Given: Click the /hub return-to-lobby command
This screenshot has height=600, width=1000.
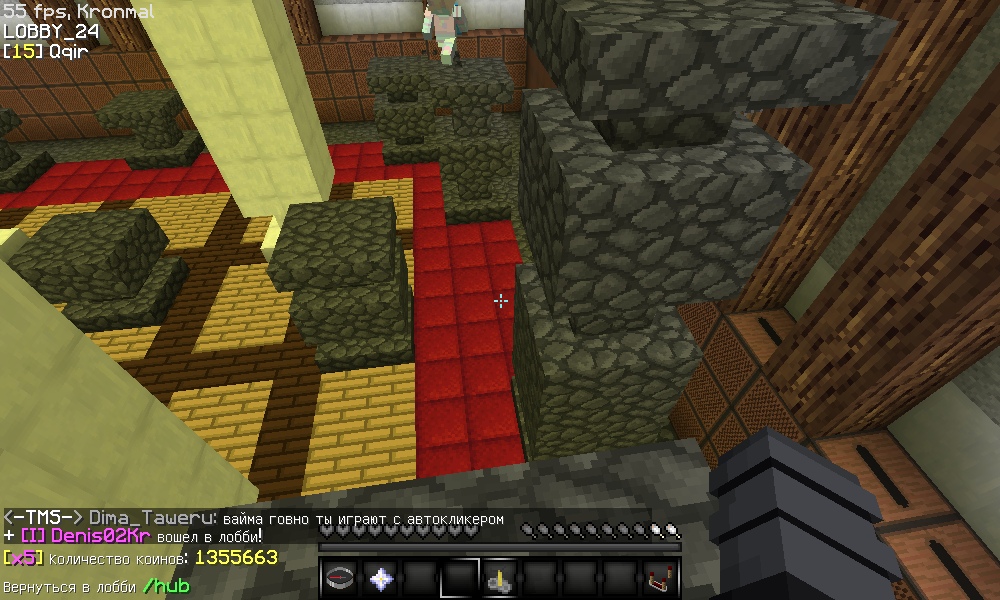Looking at the screenshot, I should [165, 586].
